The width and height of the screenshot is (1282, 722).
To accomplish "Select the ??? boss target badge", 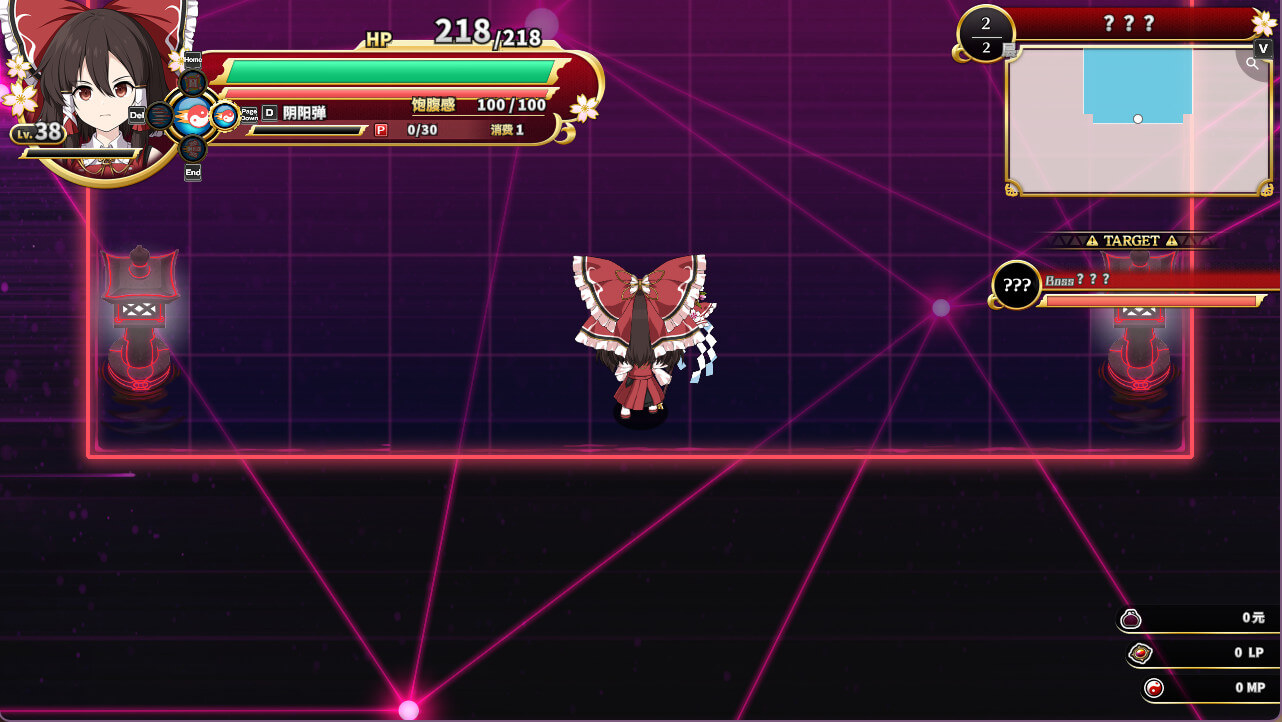I will [x=1016, y=286].
